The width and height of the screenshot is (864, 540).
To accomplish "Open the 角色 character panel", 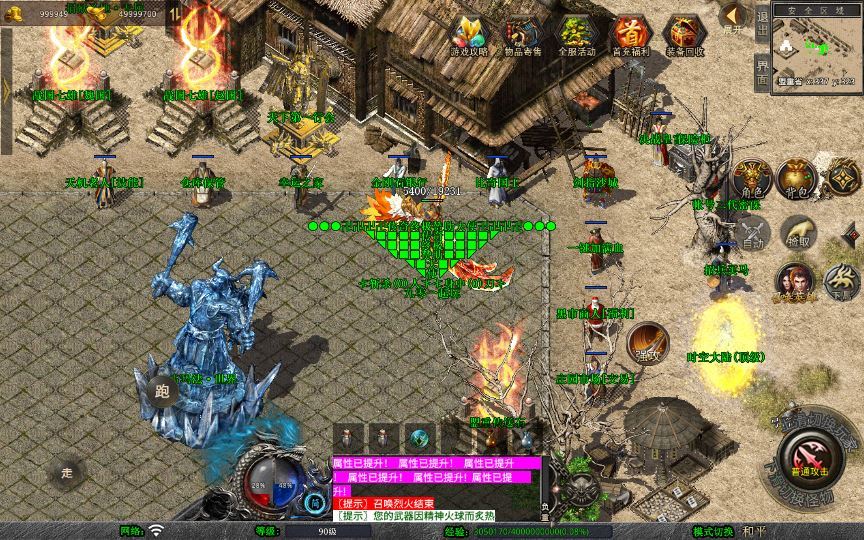I will point(753,180).
